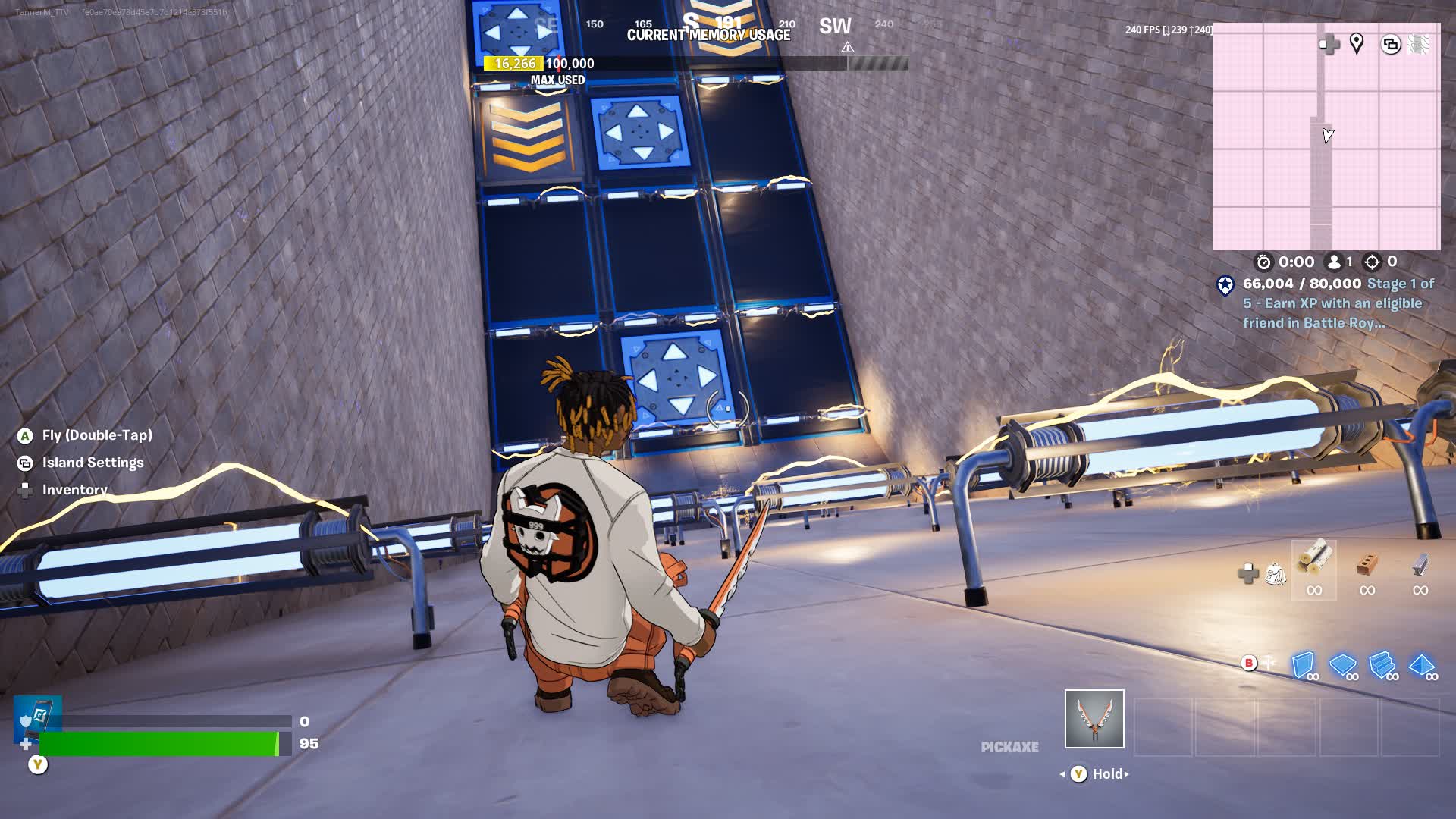Click the copy icon above the minimap
Screen dimensions: 1456x819
click(1391, 43)
